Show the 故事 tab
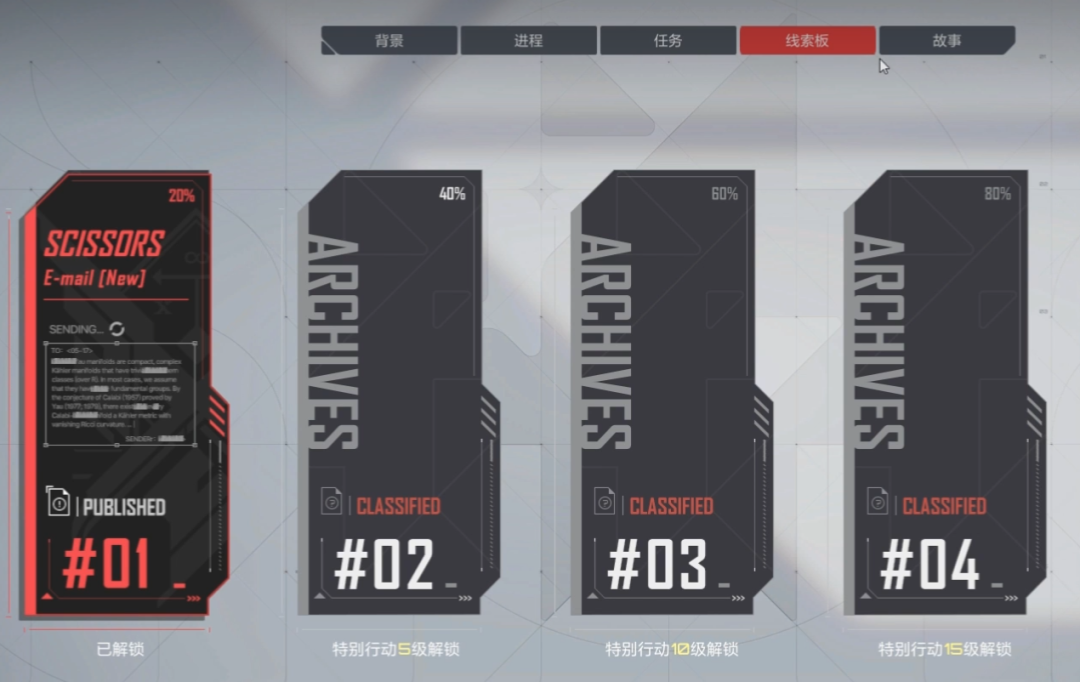This screenshot has width=1080, height=682. click(946, 41)
